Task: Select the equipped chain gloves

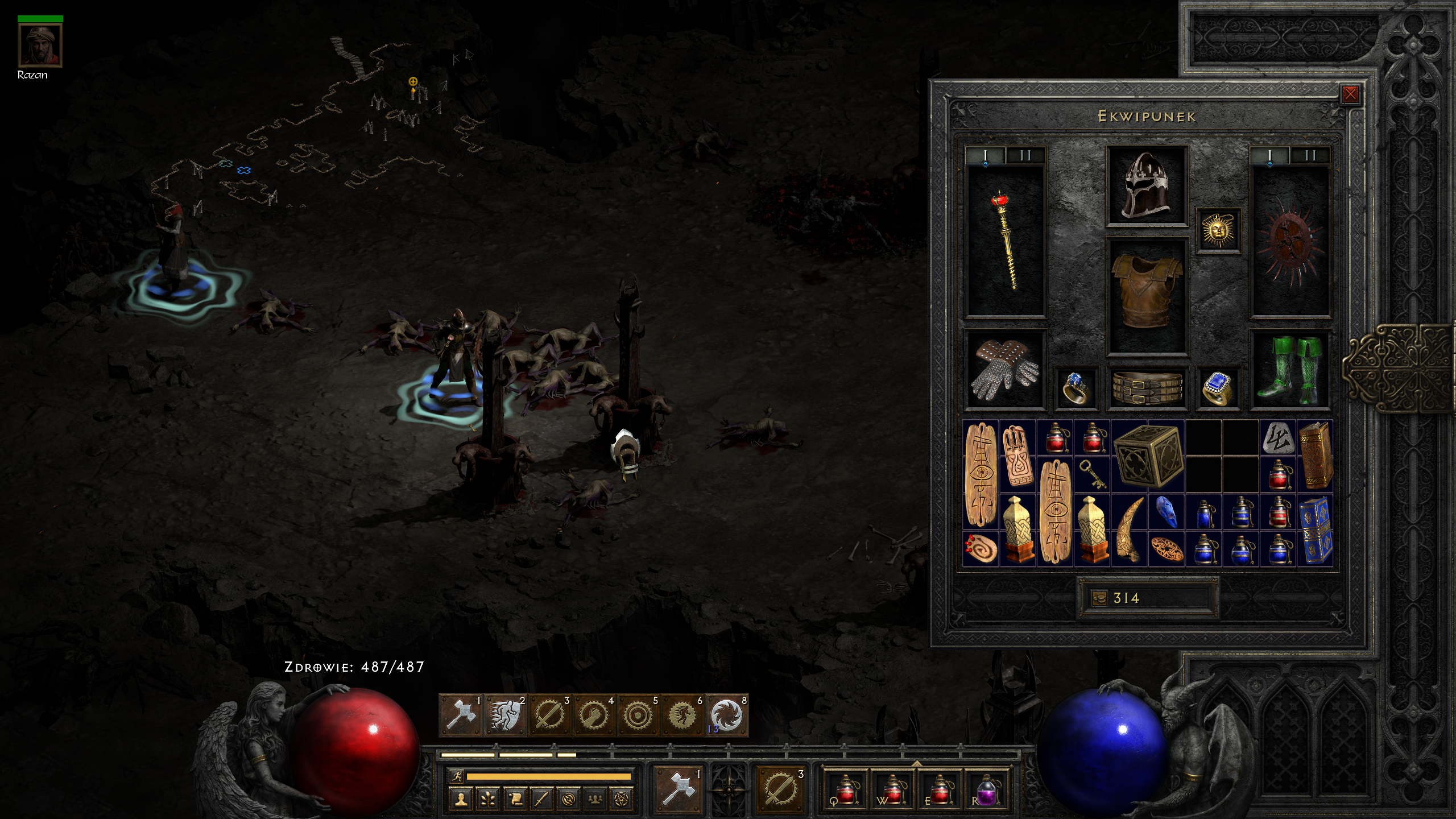Action: 1004,371
